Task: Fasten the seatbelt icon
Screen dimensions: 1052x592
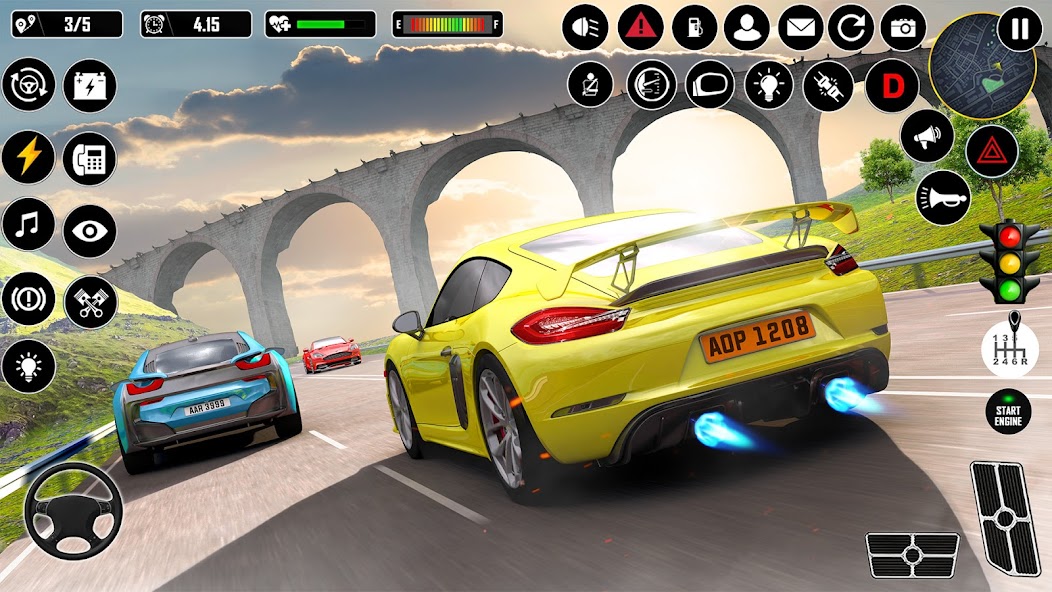Action: click(x=590, y=84)
